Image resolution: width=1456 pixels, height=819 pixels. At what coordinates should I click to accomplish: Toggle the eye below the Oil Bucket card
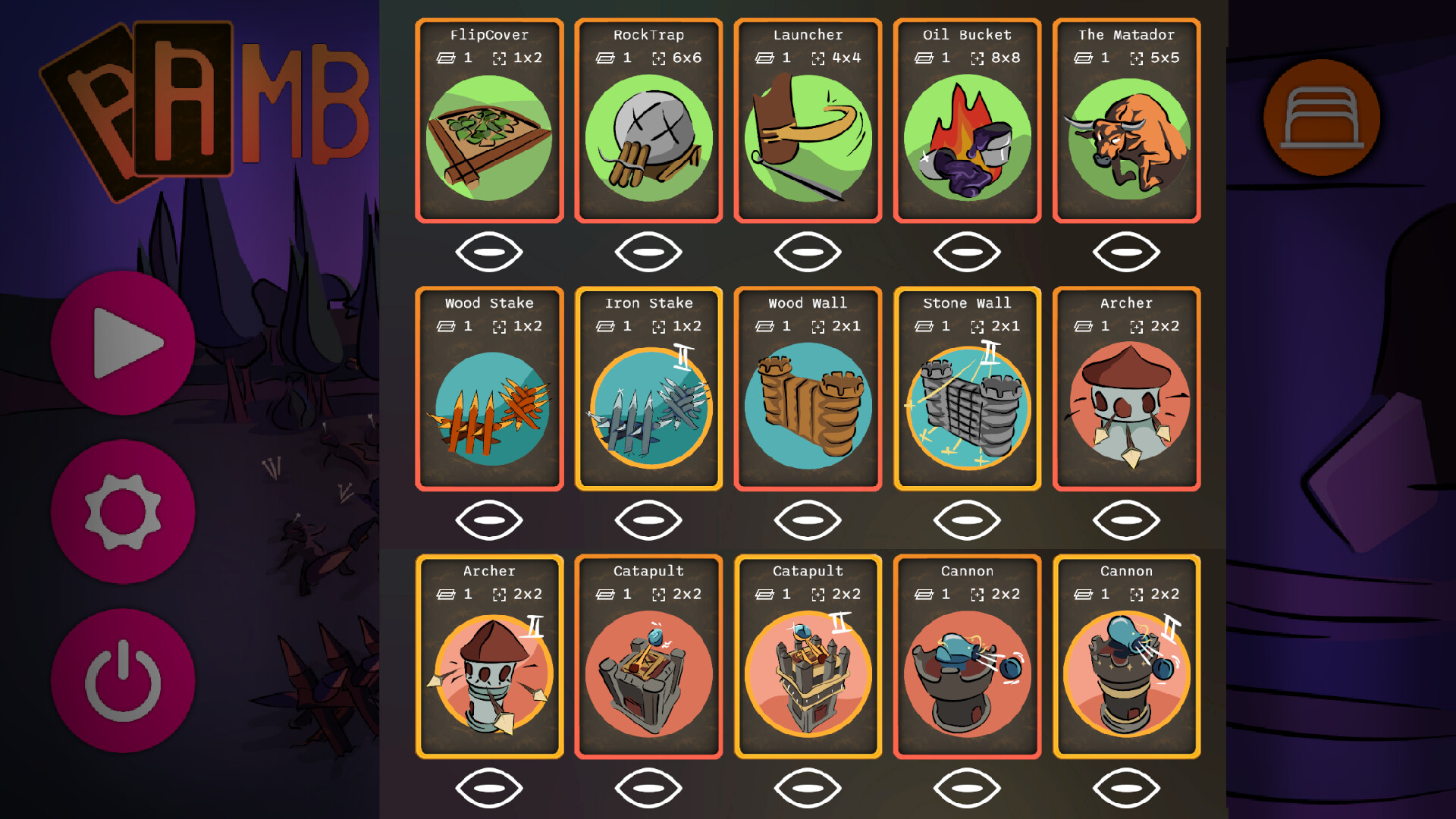968,250
